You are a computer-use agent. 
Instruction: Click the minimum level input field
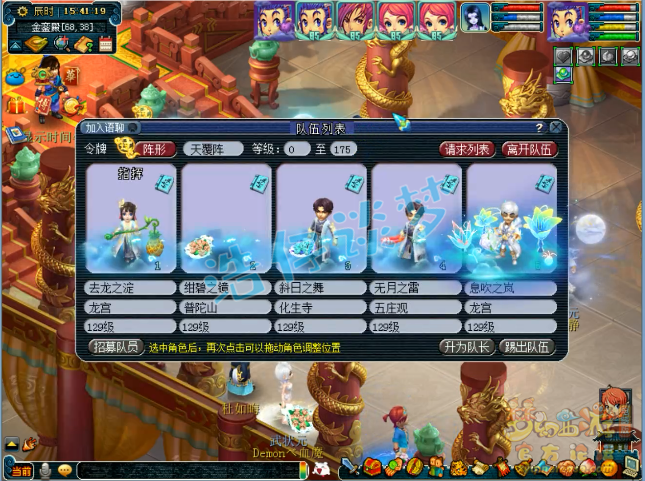coord(295,149)
